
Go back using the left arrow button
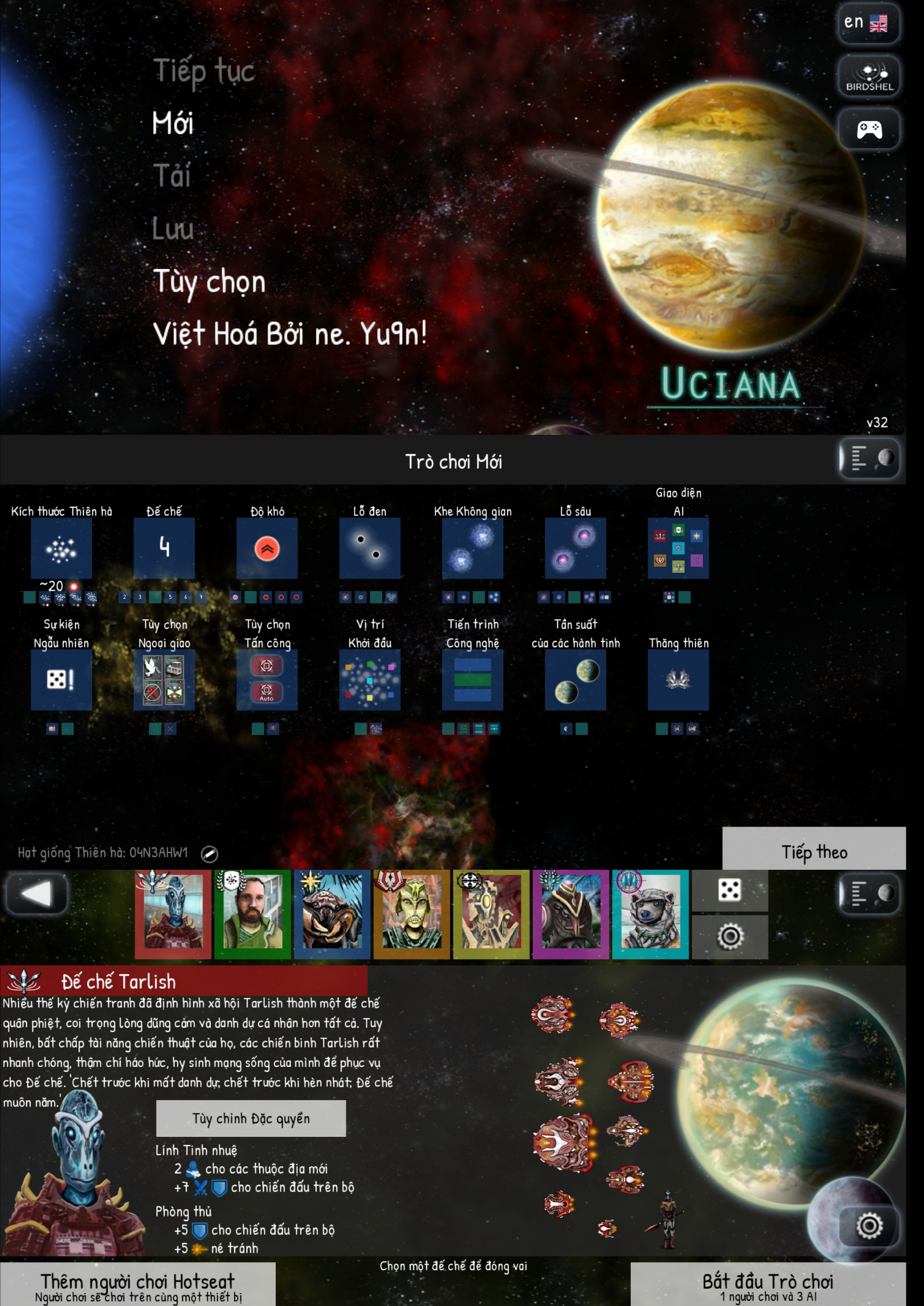[37, 893]
